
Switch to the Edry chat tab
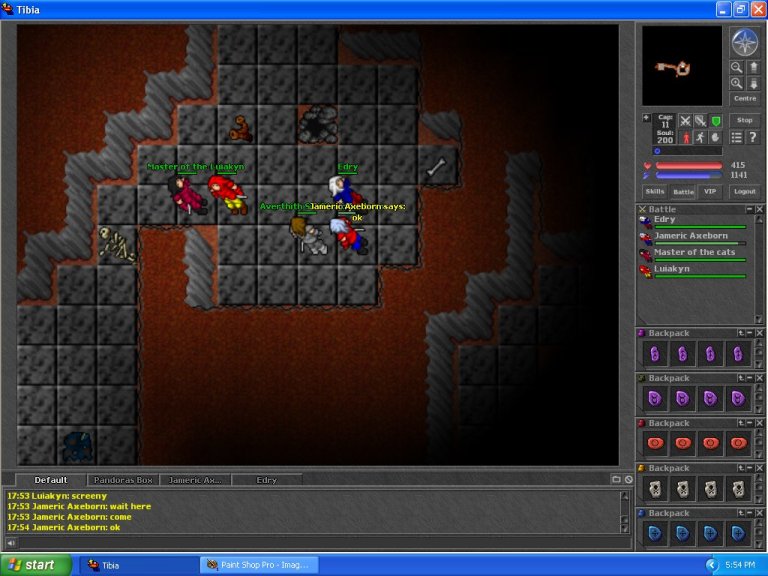266,480
